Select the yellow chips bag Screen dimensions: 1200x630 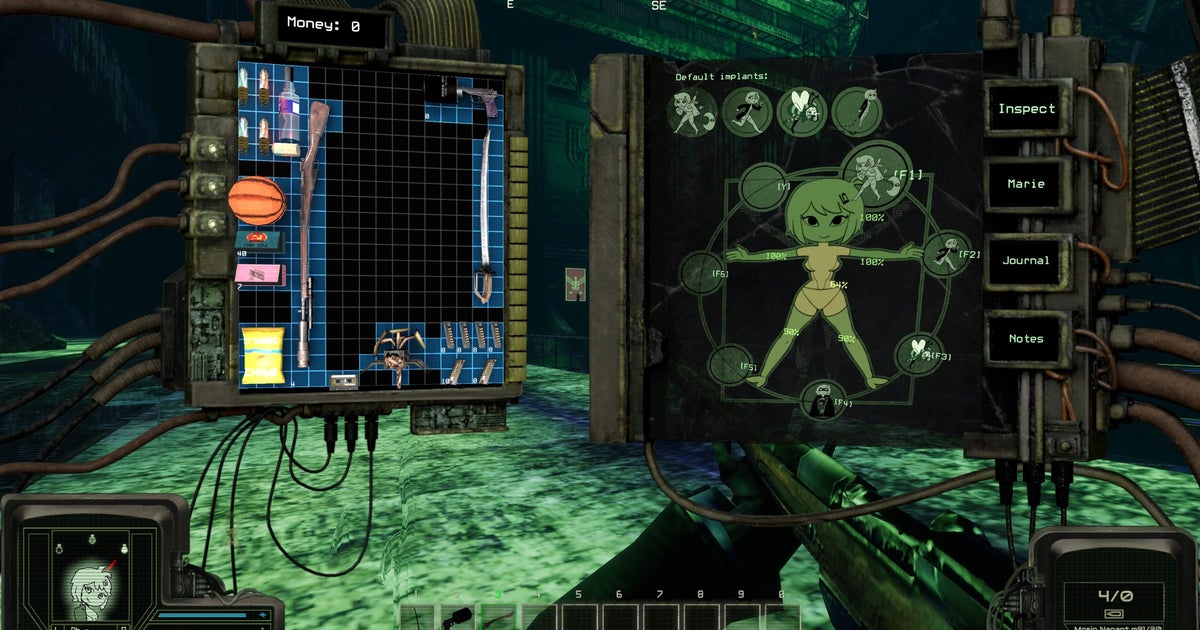coord(262,355)
